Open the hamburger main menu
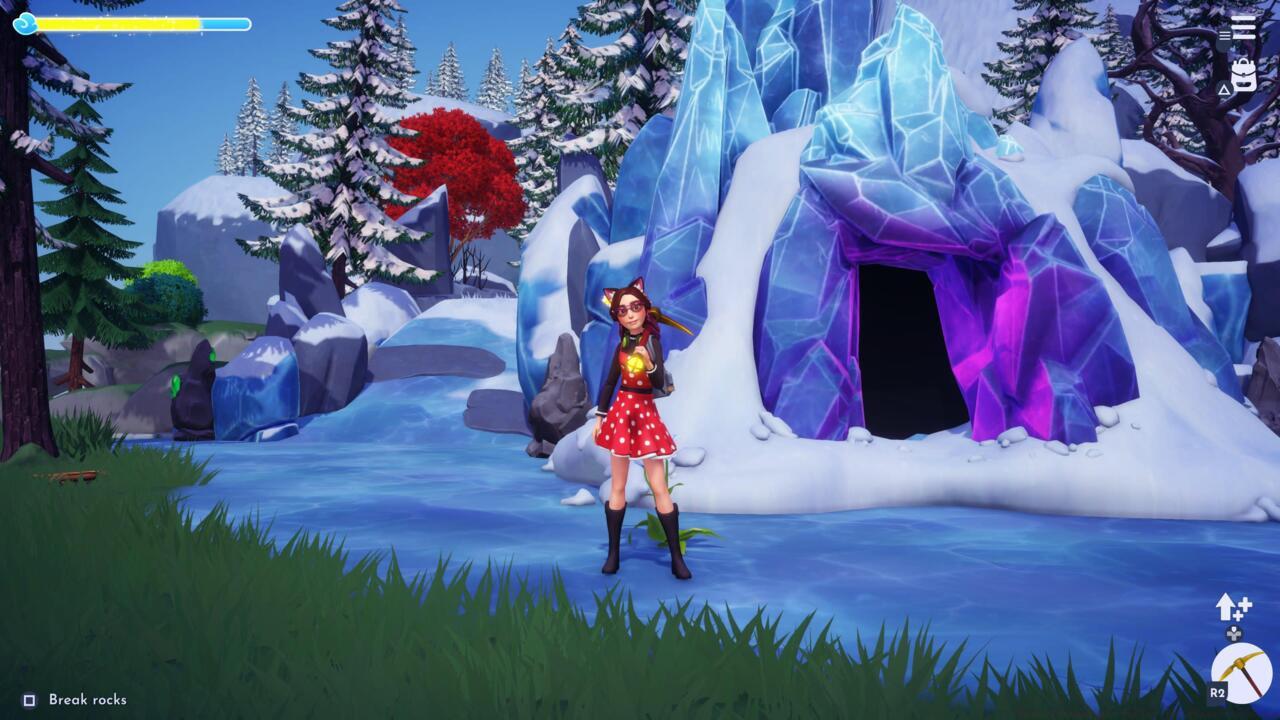The height and width of the screenshot is (720, 1280). coord(1244,26)
